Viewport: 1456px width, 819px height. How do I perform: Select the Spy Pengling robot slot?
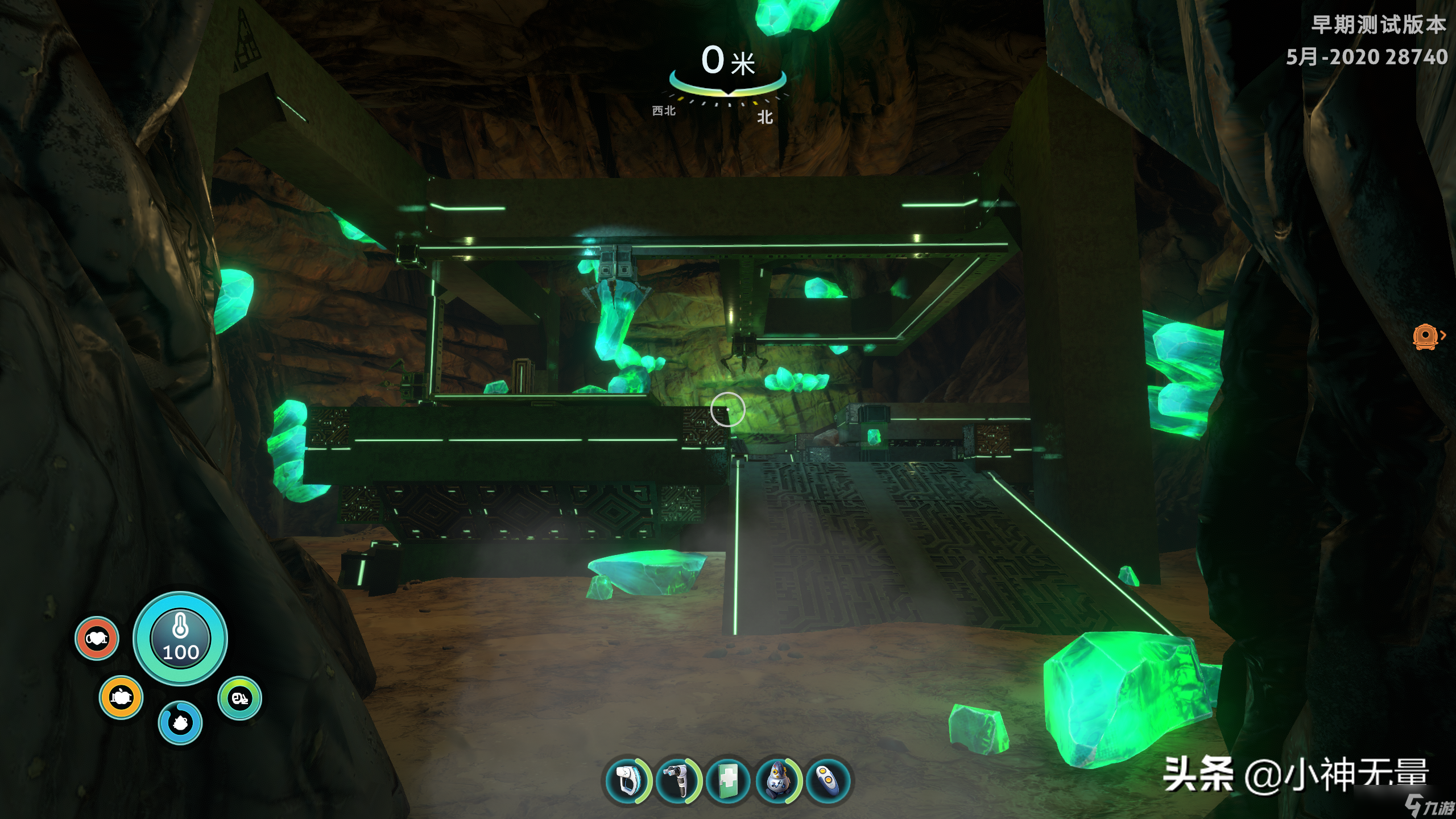coord(777,781)
